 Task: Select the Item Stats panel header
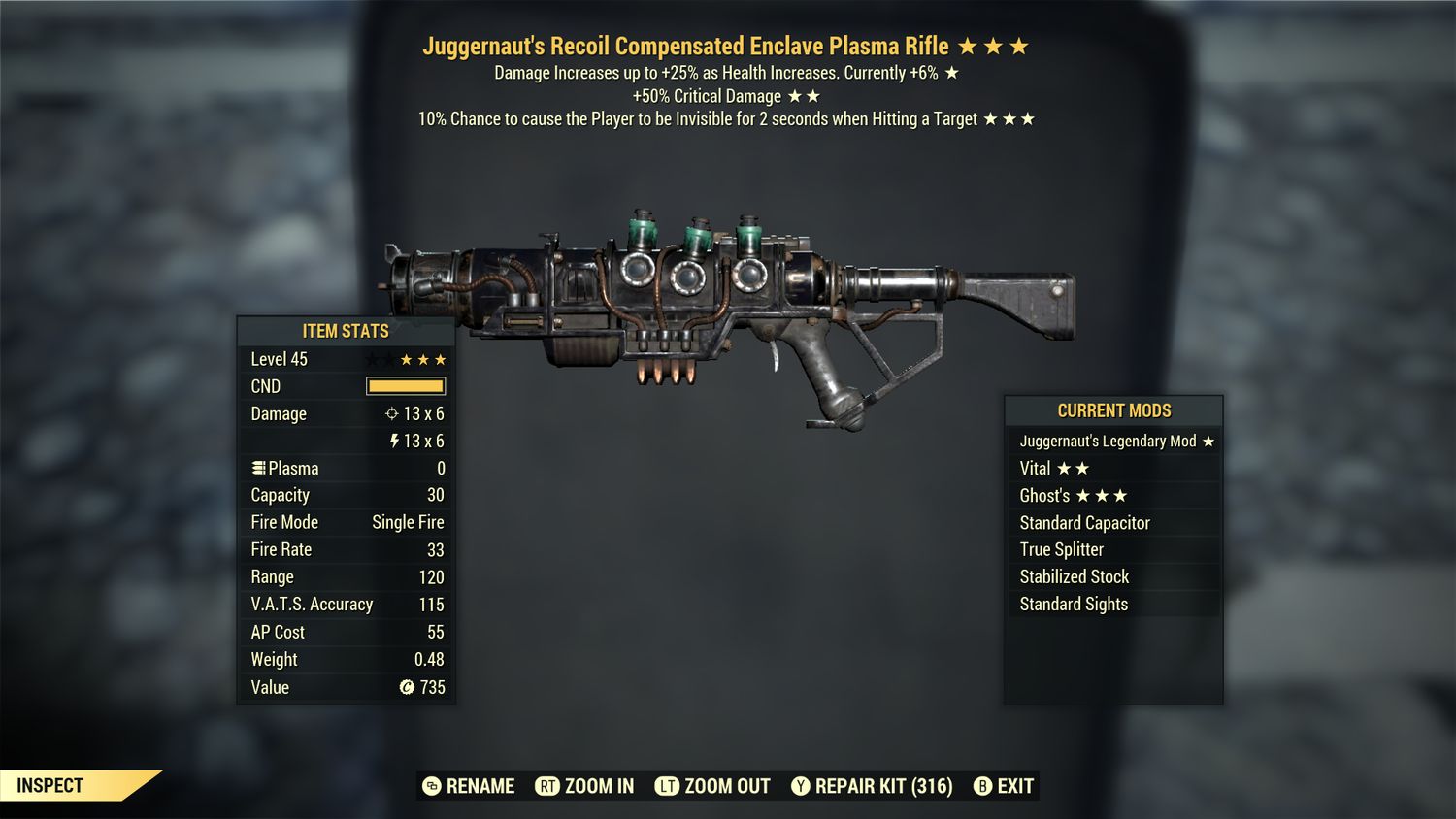tap(345, 331)
